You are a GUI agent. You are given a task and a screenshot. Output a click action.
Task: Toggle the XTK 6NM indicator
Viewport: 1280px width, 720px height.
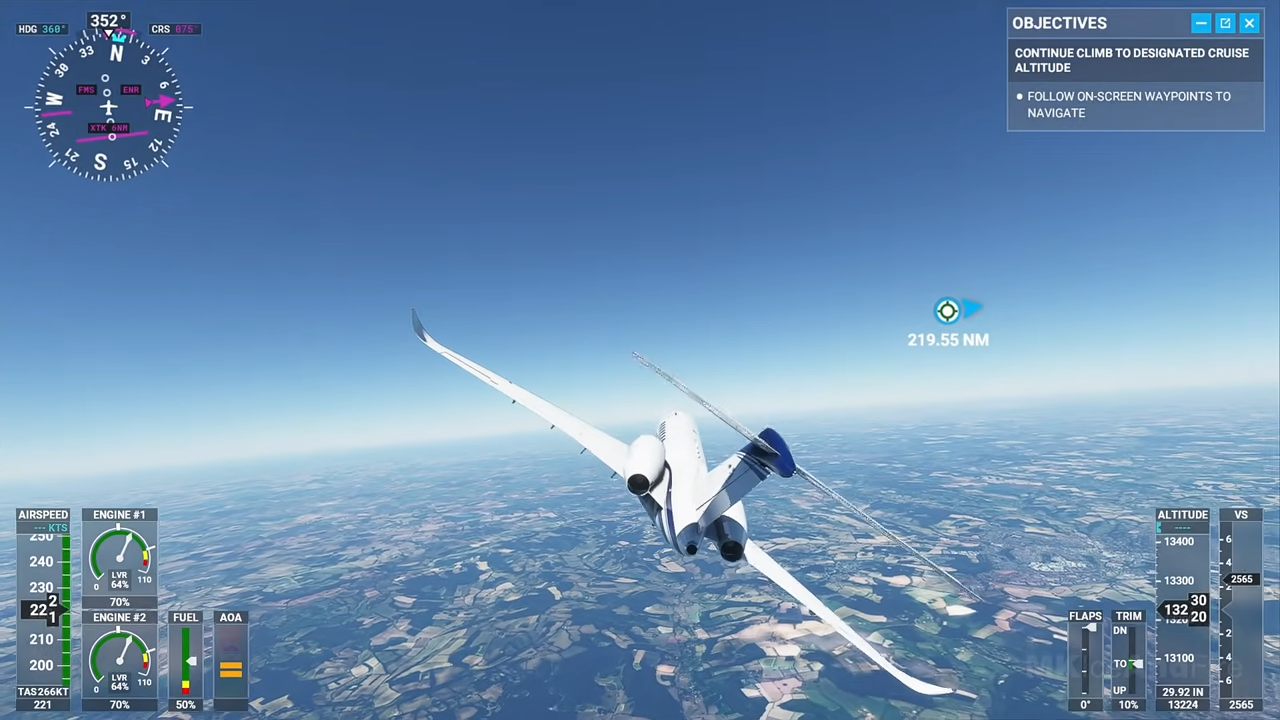tap(107, 127)
